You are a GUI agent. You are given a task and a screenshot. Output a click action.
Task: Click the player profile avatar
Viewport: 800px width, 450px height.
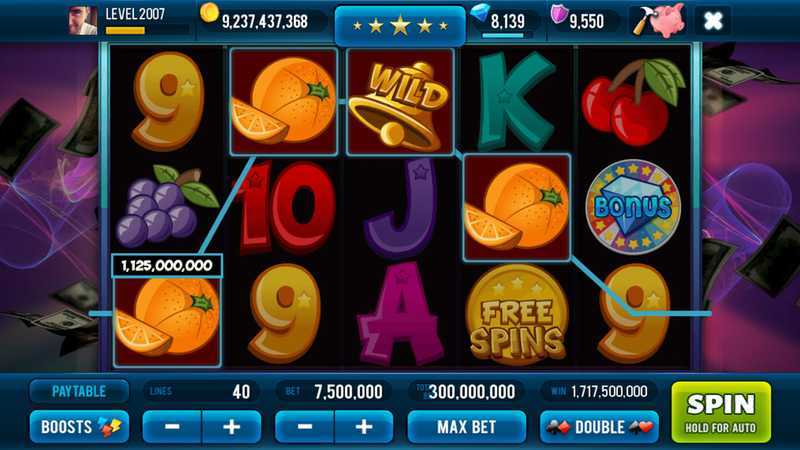click(x=82, y=20)
